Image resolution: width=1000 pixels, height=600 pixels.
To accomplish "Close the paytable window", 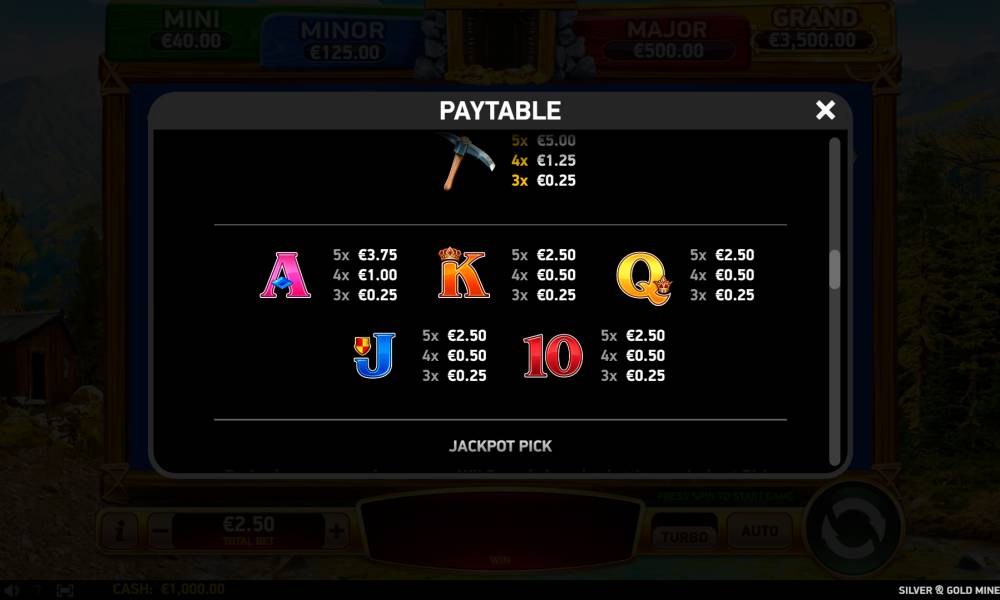I will (x=825, y=110).
